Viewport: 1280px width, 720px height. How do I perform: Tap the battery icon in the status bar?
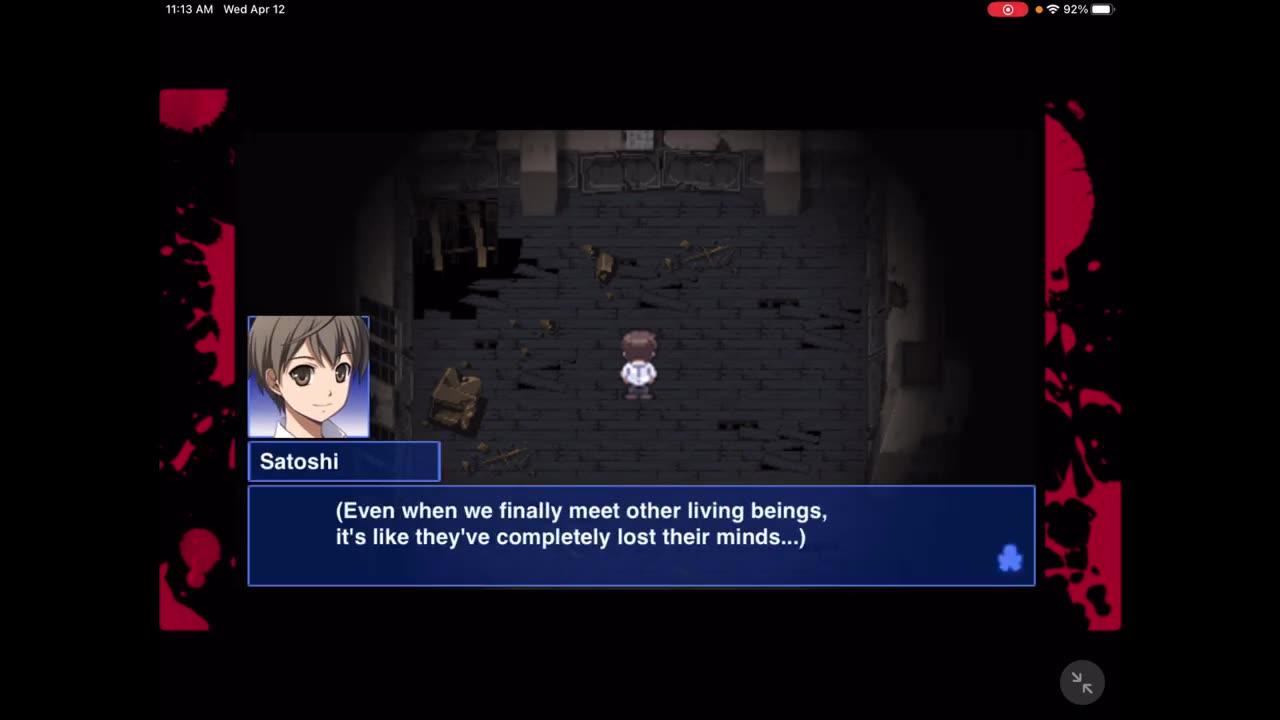[x=1100, y=9]
